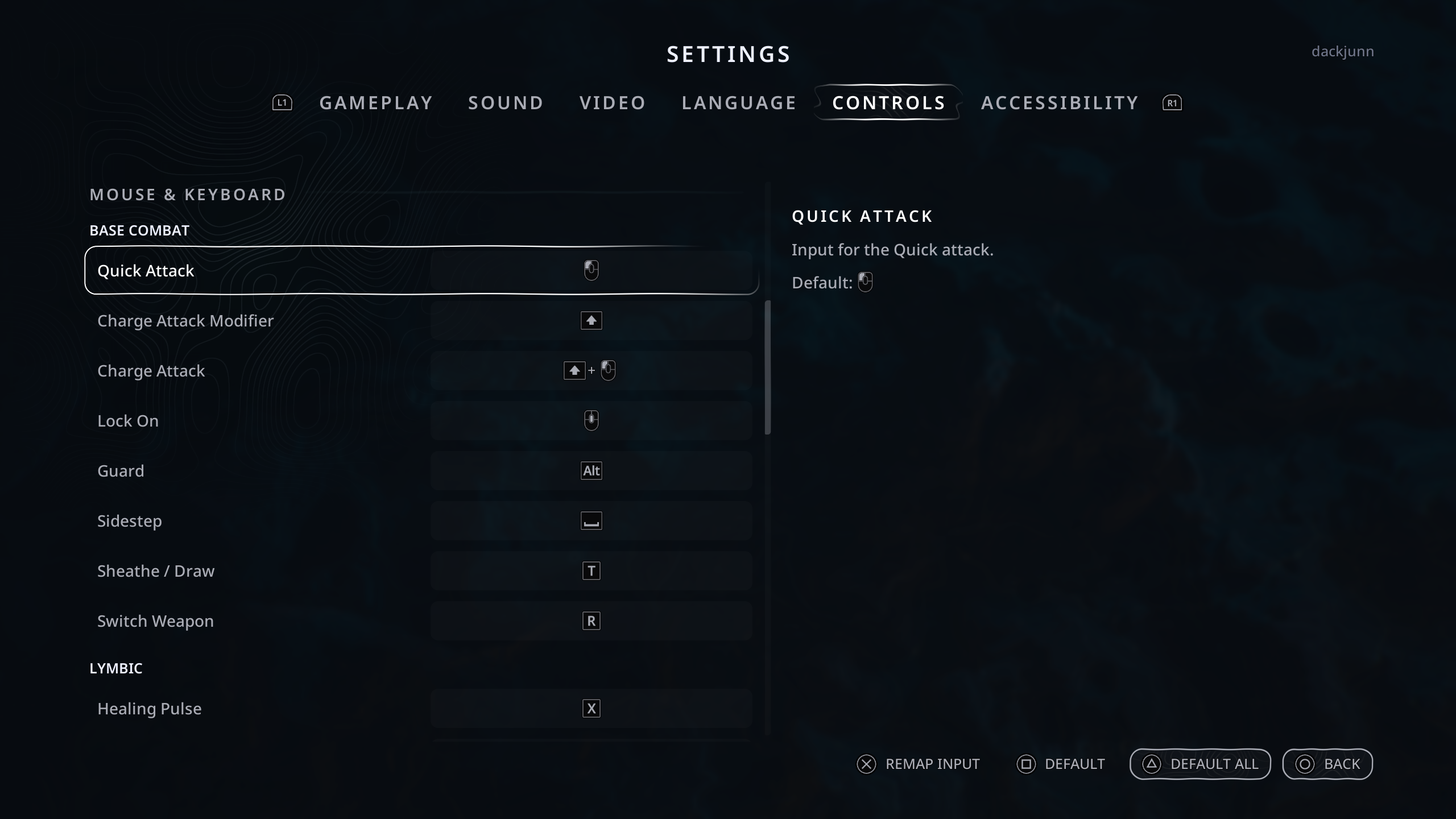Reset this binding with Default
Screen dimensions: 1456x819
pos(1061,764)
